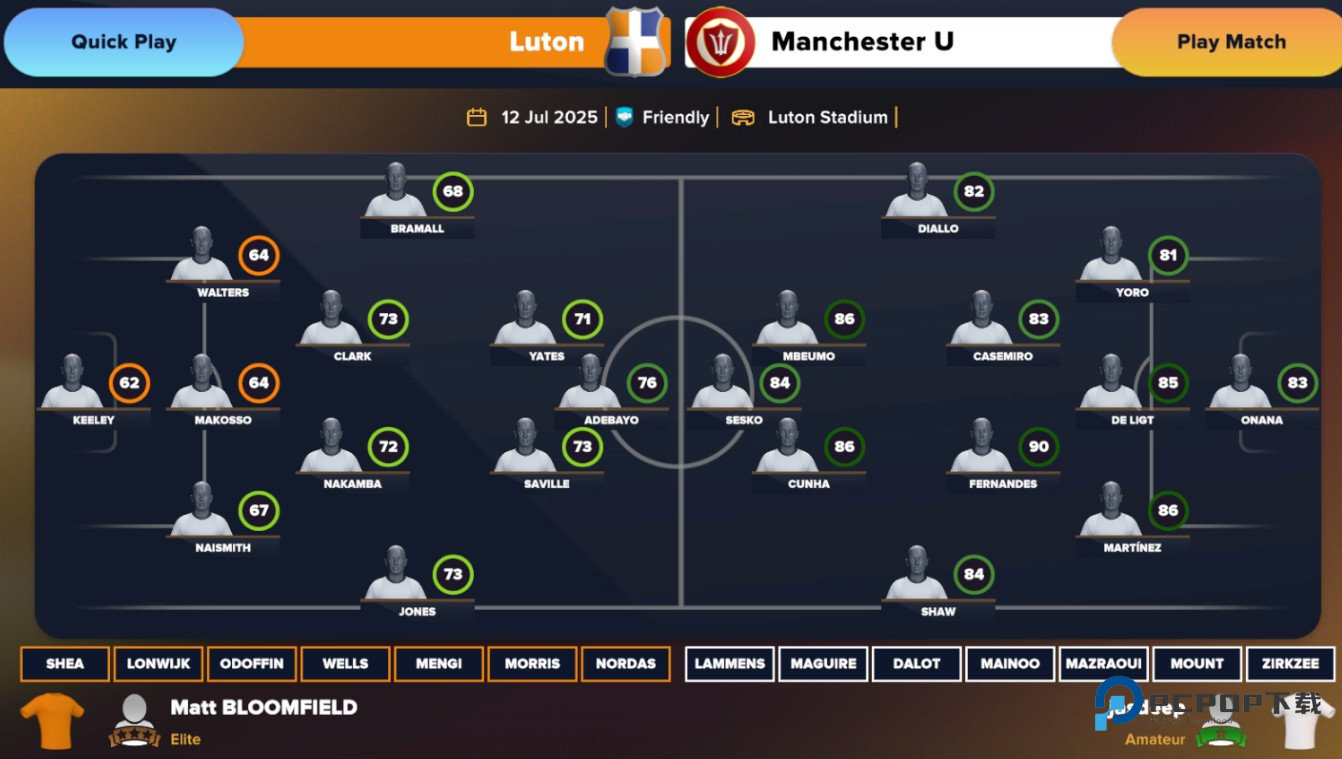Click the Luton club crest
Image resolution: width=1342 pixels, height=759 pixels.
[635, 42]
